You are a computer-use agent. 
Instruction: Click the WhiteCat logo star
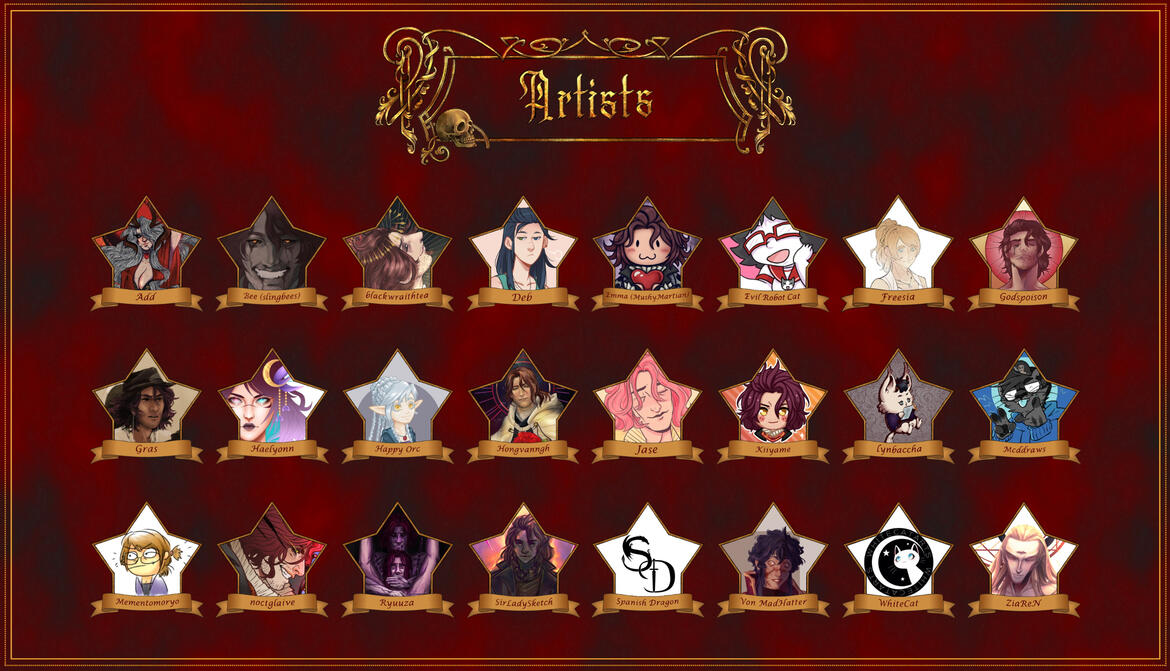(898, 558)
